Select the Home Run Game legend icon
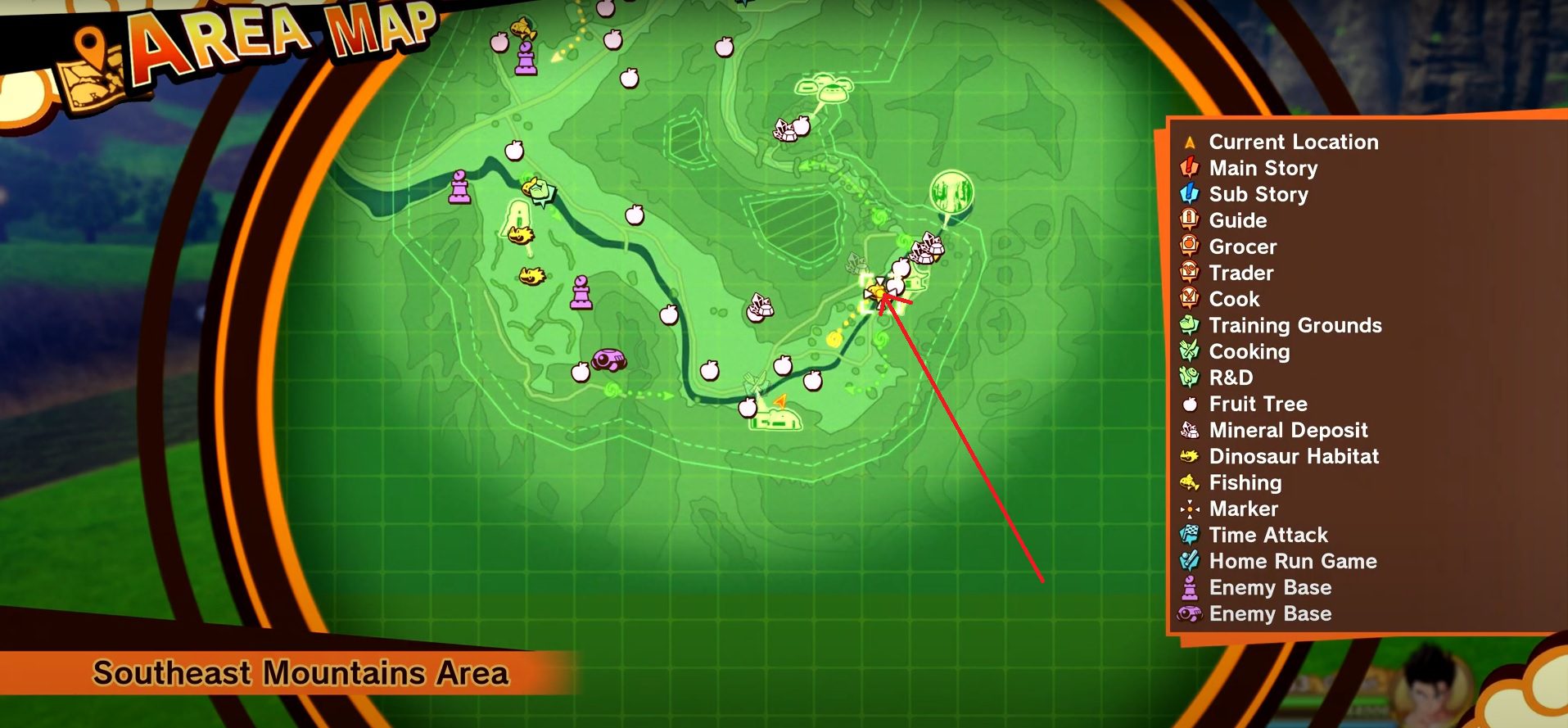This screenshot has height=728, width=1568. (x=1189, y=561)
